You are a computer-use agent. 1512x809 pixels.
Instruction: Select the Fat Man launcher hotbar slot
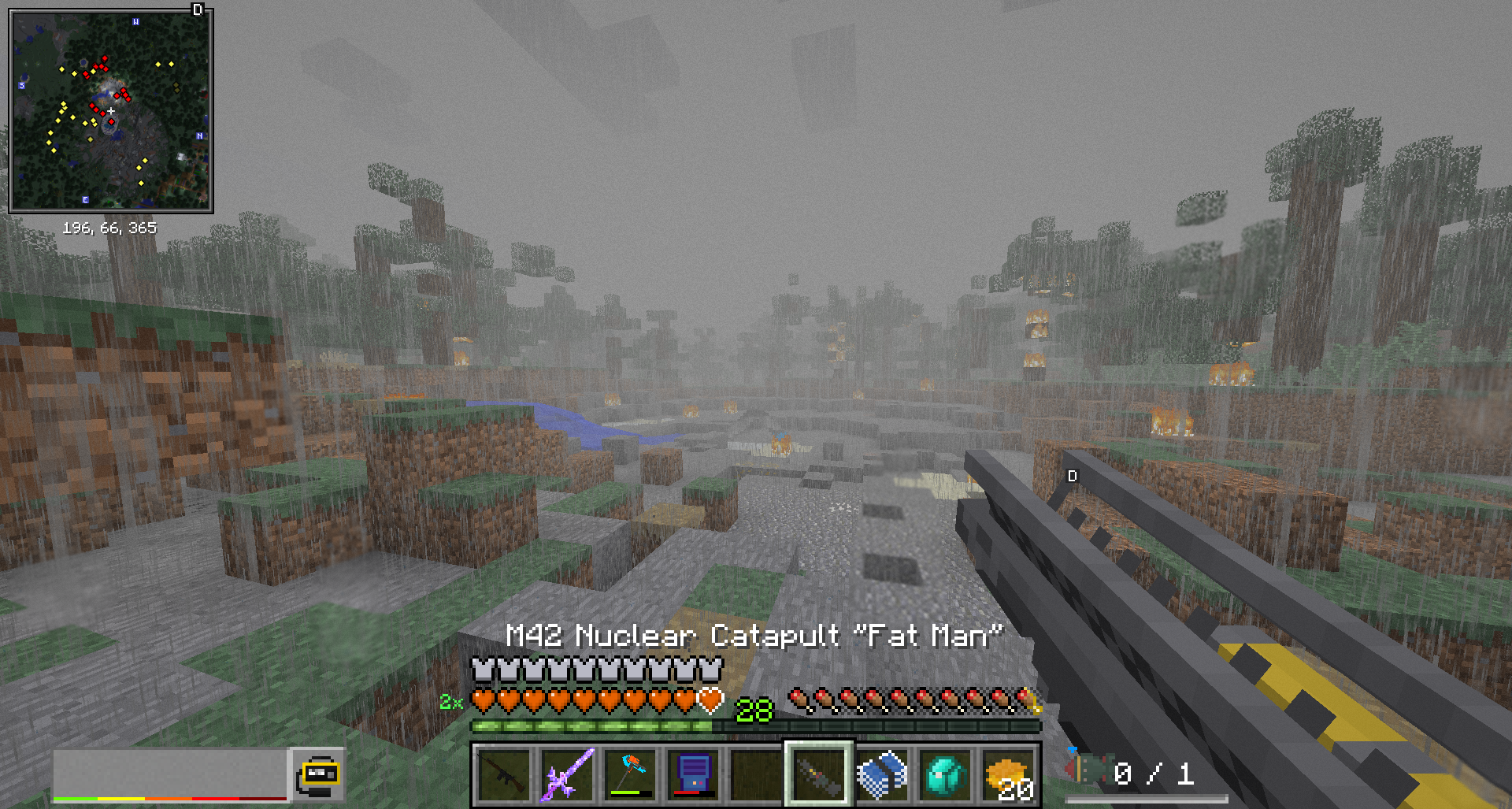[818, 775]
